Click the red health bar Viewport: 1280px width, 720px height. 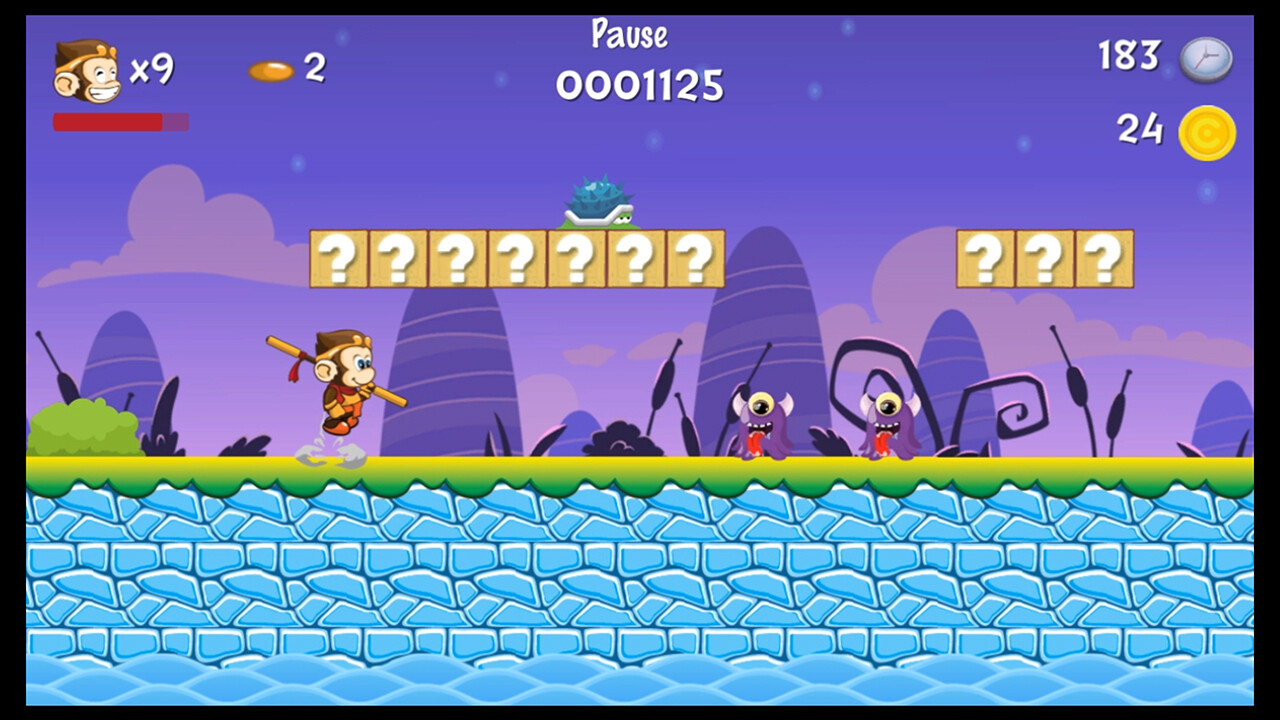coord(107,122)
